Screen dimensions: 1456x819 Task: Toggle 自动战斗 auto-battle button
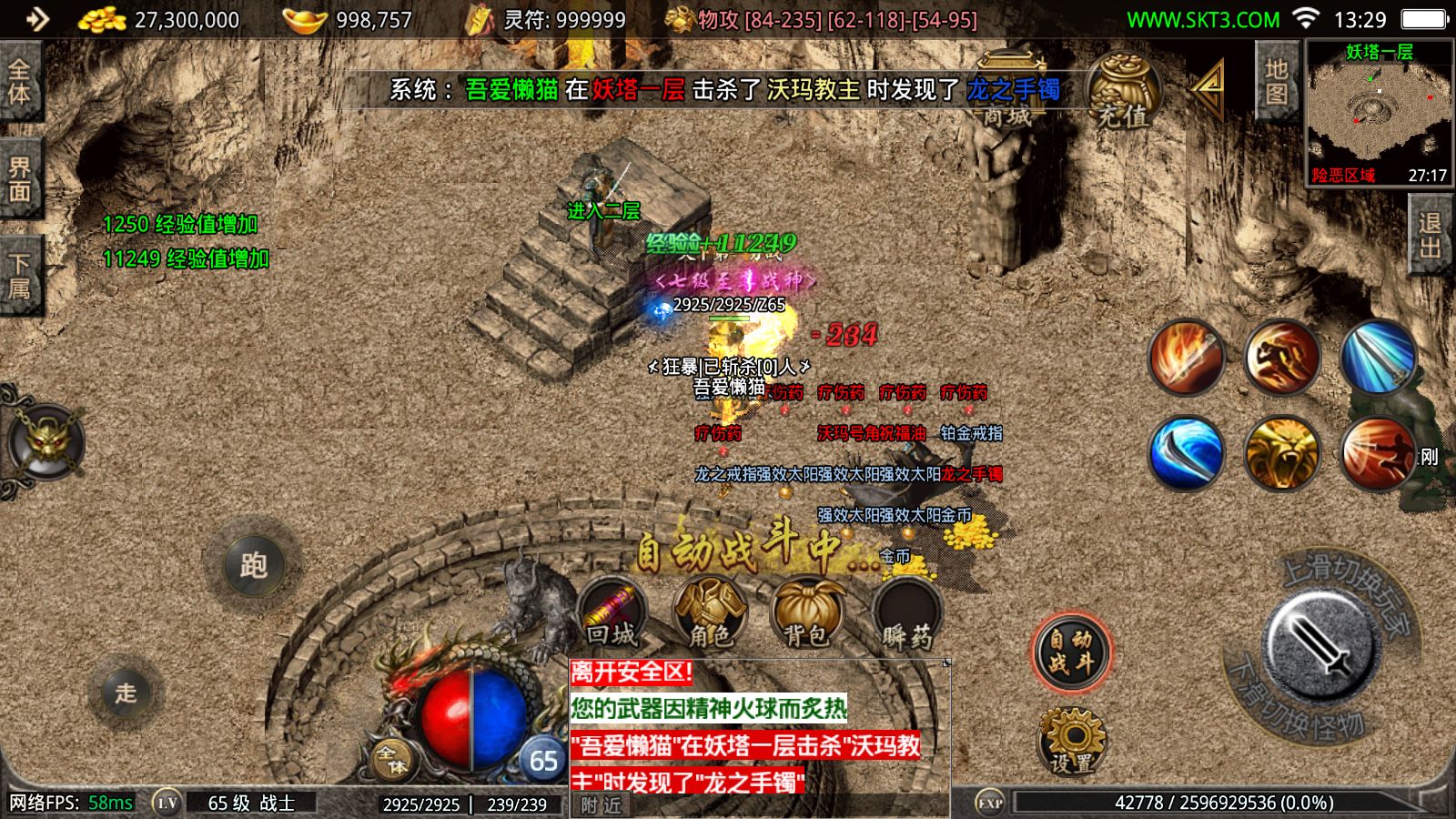[x=1071, y=652]
